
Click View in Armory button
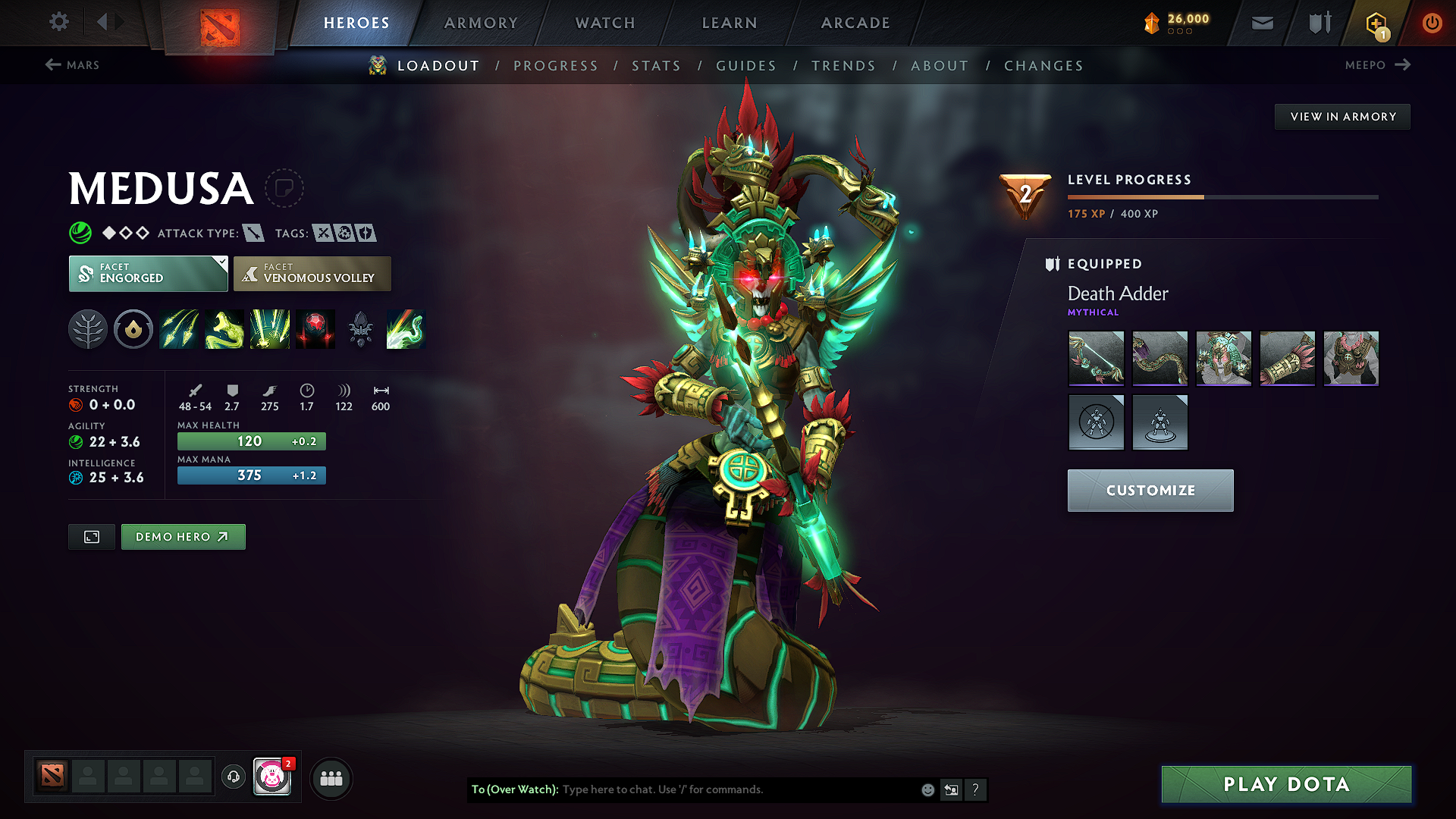click(1342, 117)
